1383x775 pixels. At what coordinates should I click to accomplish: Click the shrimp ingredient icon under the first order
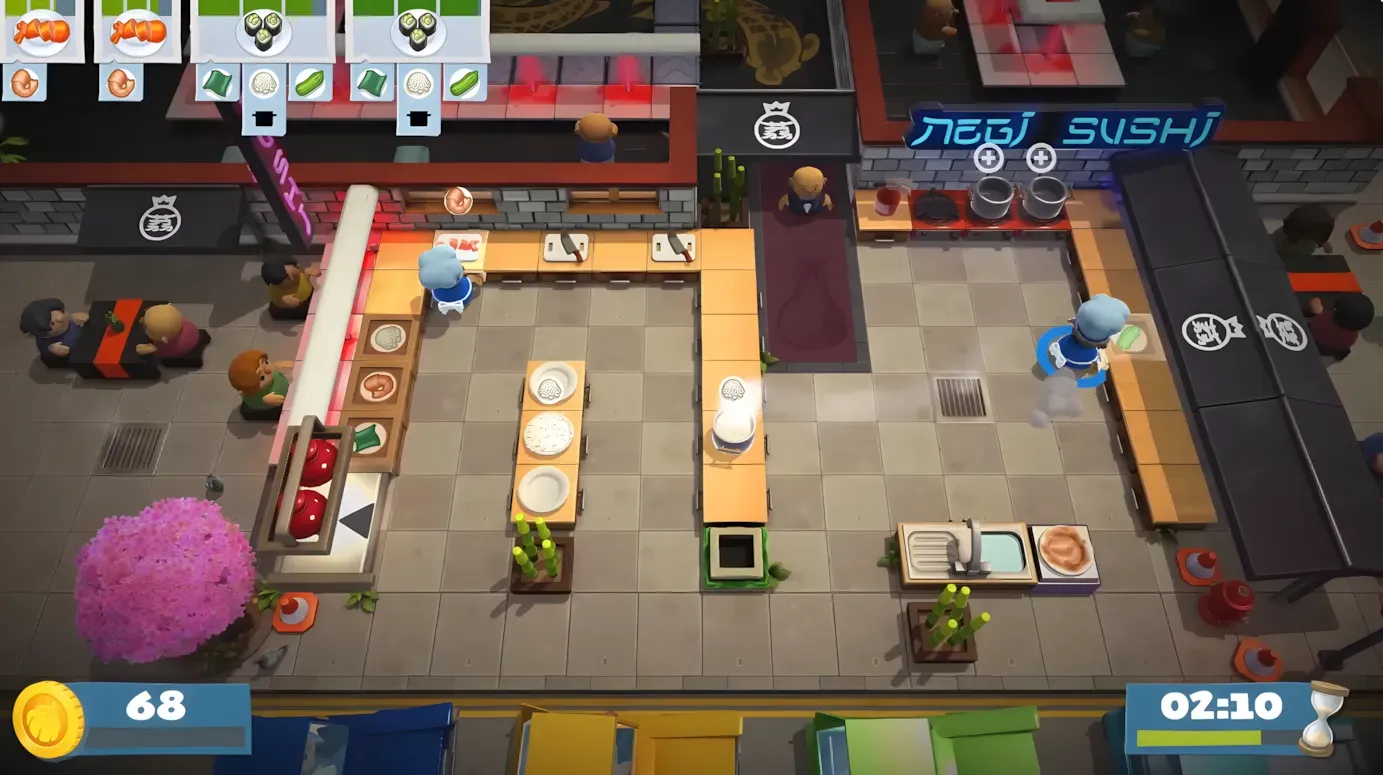[x=25, y=84]
